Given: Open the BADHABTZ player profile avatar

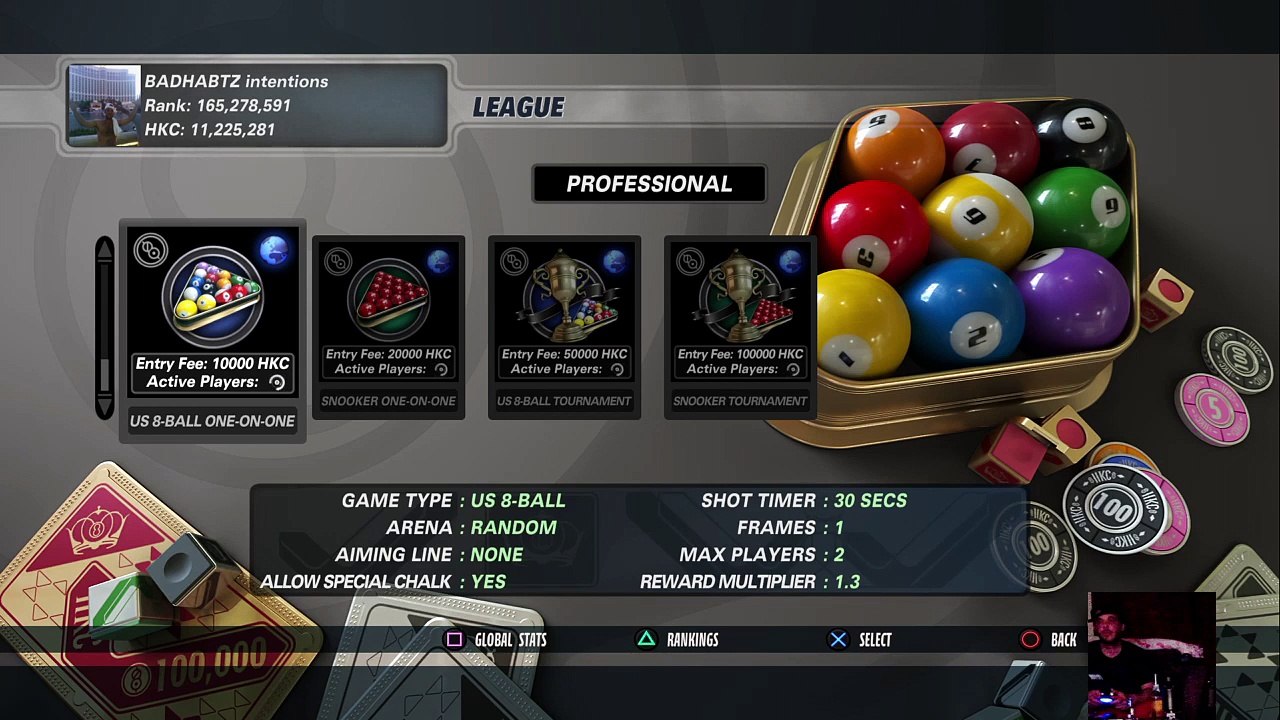Looking at the screenshot, I should pos(104,106).
